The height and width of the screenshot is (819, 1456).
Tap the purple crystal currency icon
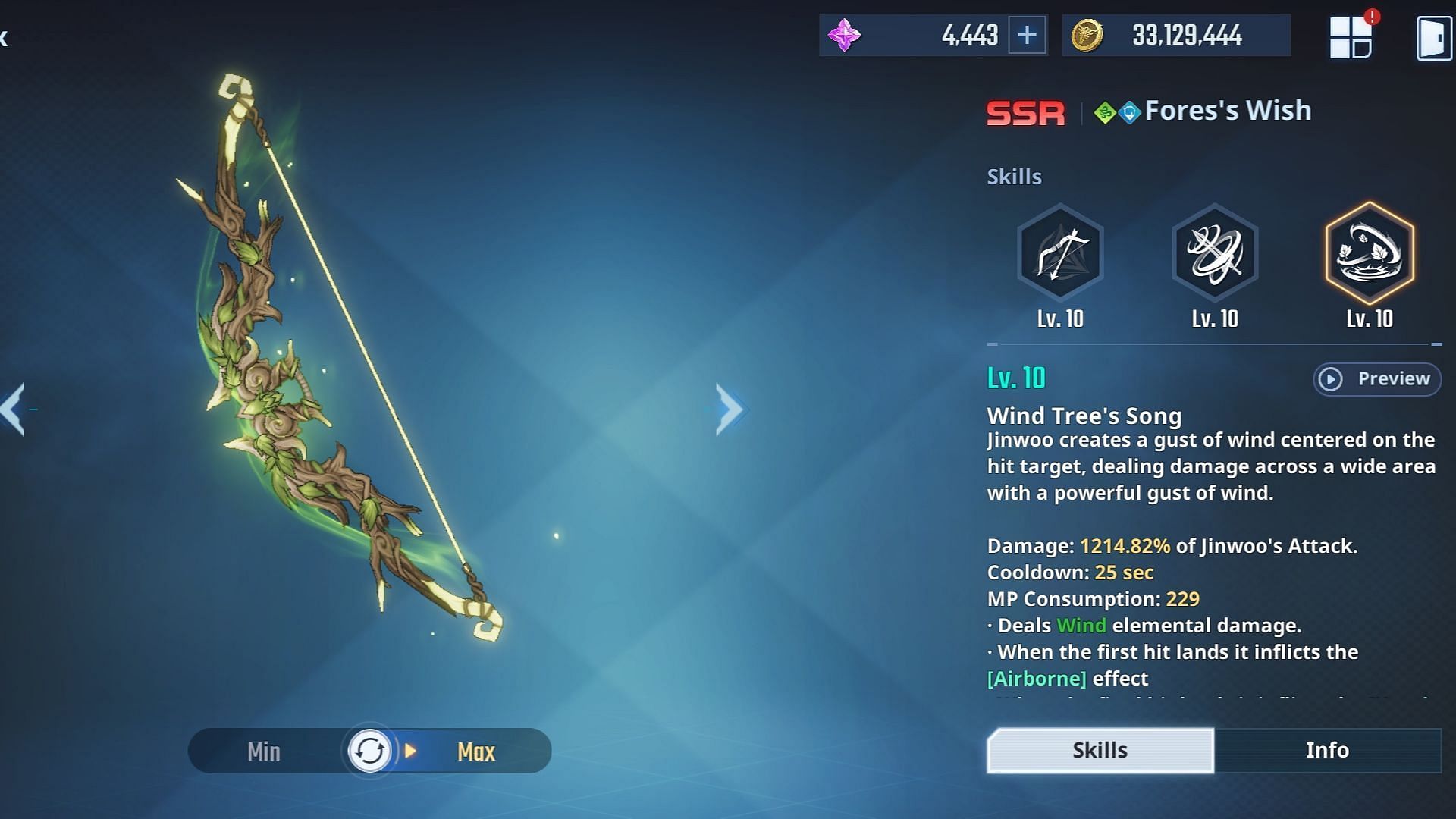click(844, 35)
